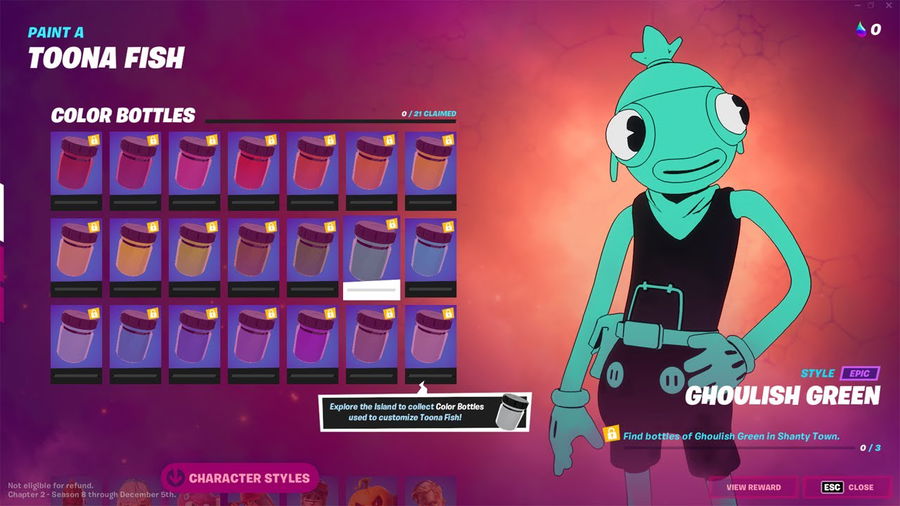Click the View Reward button
This screenshot has width=900, height=506.
753,487
